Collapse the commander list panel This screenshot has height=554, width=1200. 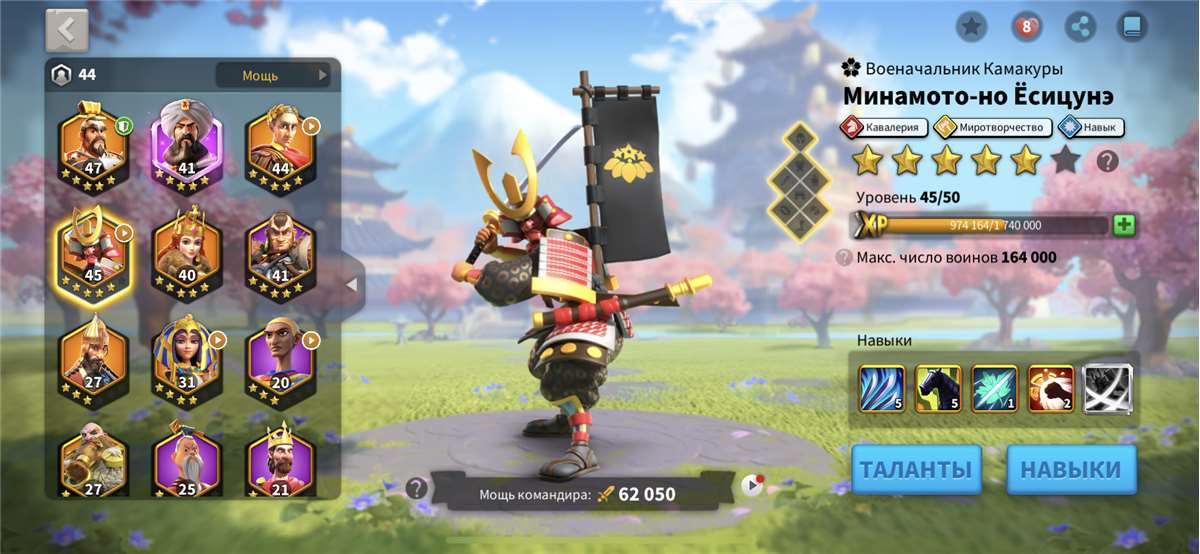(351, 285)
